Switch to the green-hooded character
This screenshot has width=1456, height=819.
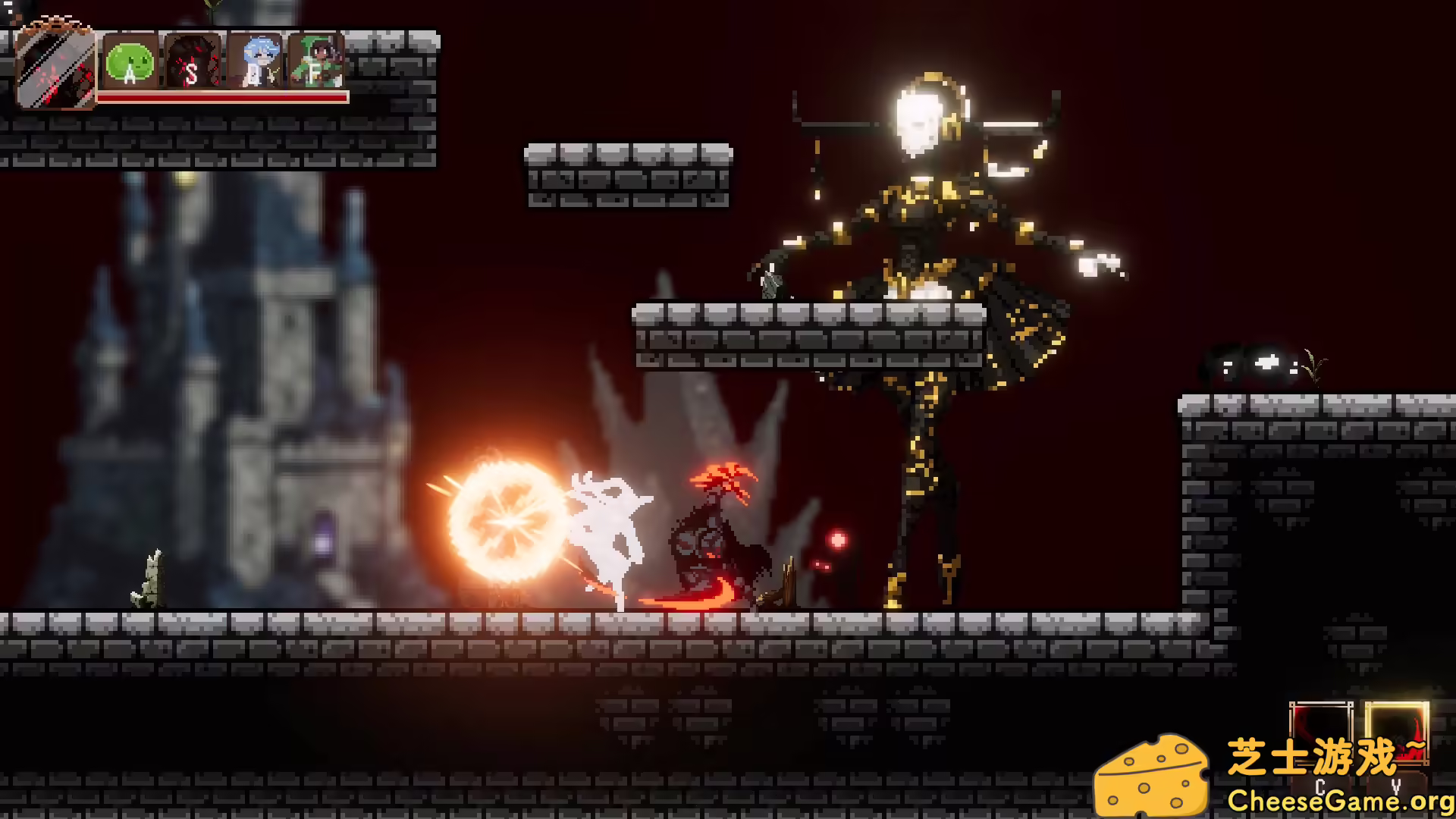(316, 61)
